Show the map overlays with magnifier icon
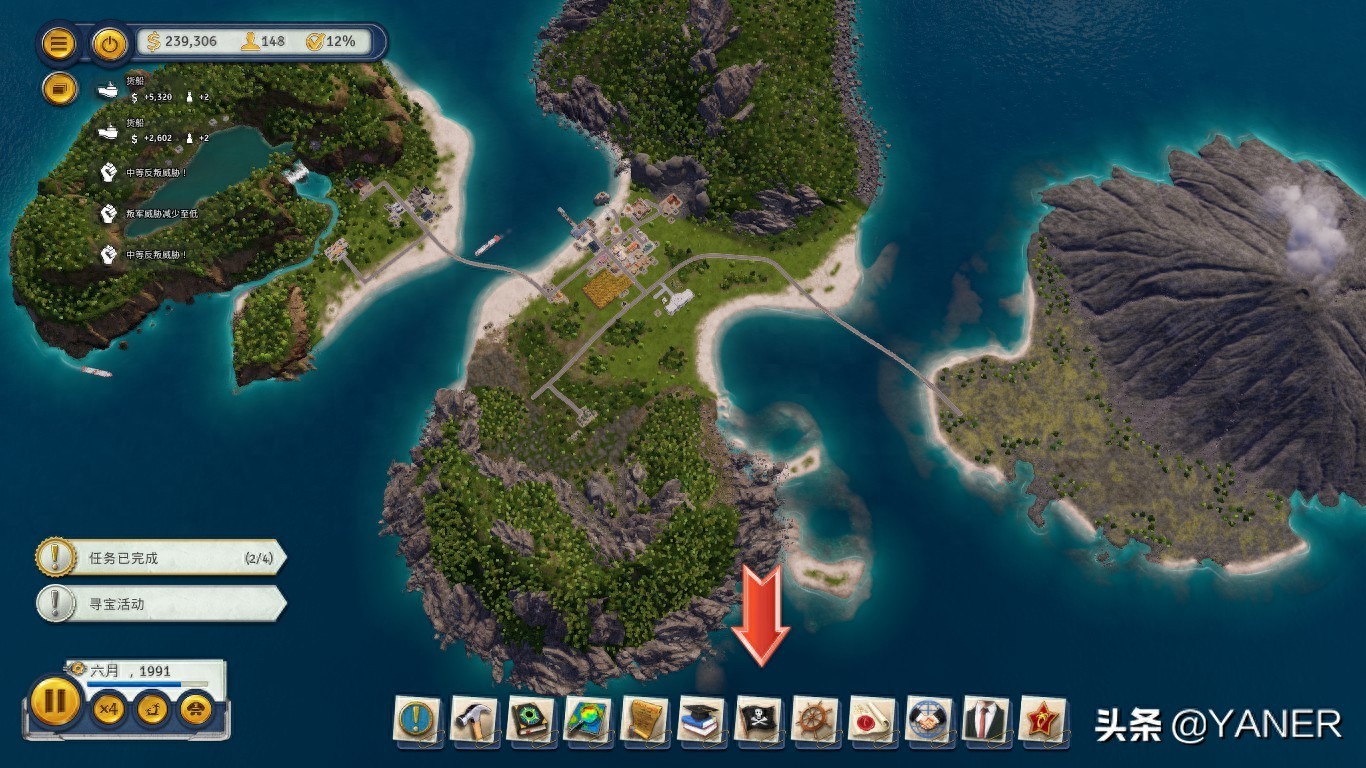 tap(587, 719)
